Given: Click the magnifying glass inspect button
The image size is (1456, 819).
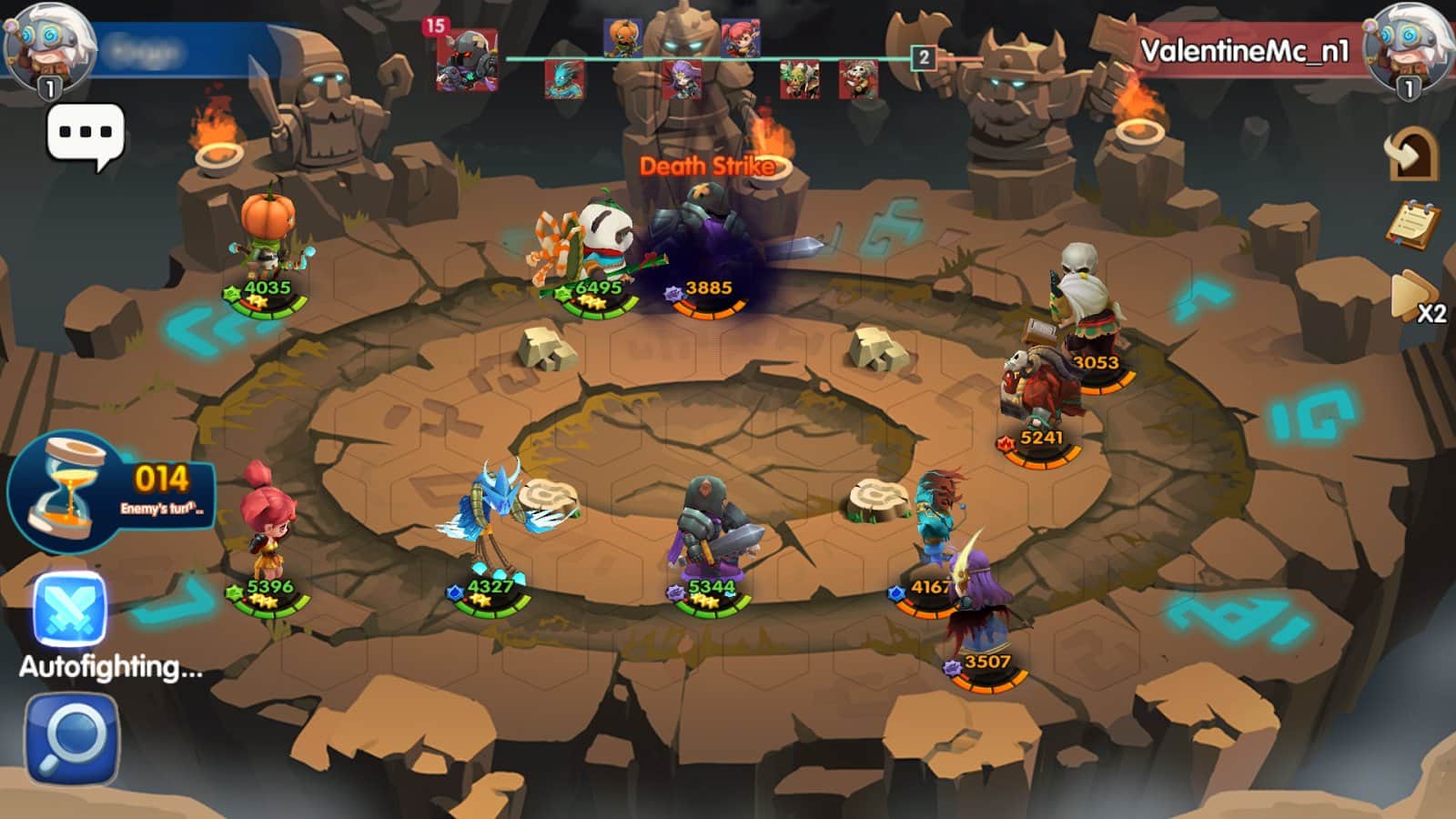Looking at the screenshot, I should (72, 739).
